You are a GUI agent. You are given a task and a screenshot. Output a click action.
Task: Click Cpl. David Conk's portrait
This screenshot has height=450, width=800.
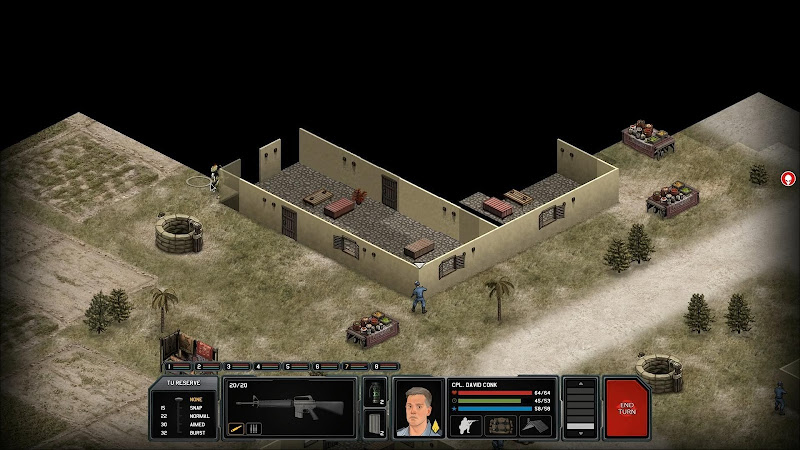[418, 408]
